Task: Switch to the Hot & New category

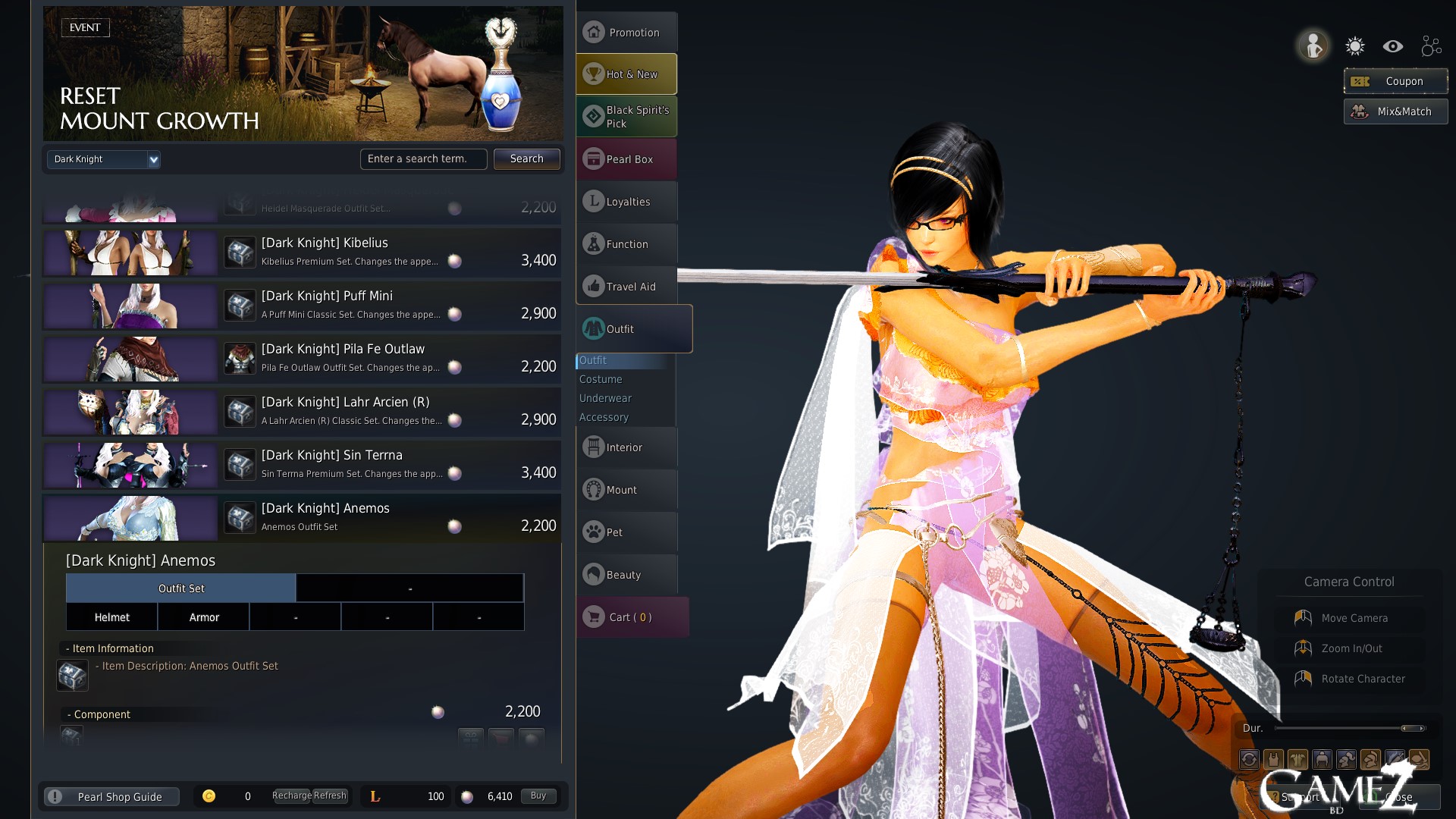Action: [x=626, y=74]
